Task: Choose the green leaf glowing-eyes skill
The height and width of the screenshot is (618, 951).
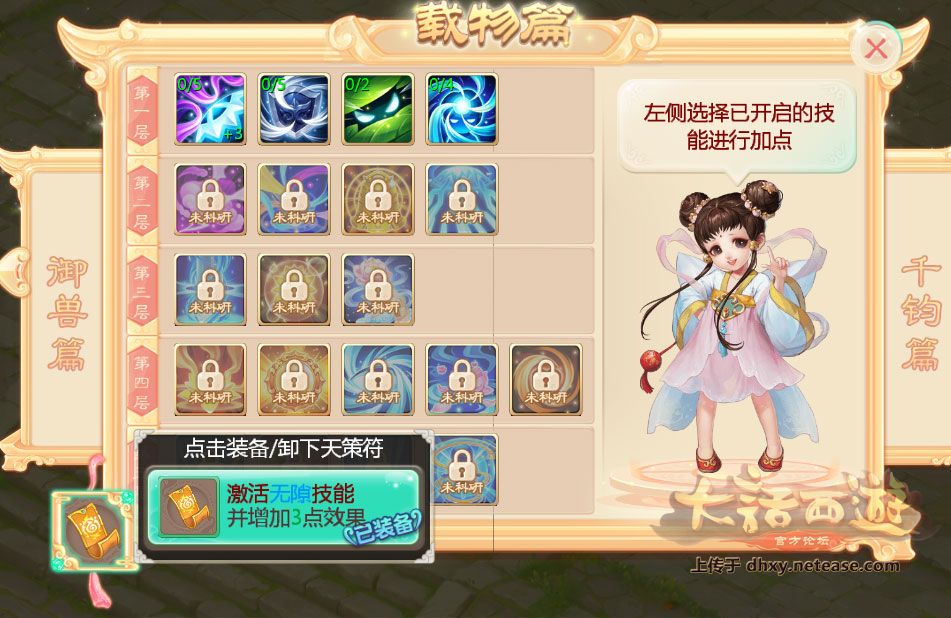Action: (378, 109)
